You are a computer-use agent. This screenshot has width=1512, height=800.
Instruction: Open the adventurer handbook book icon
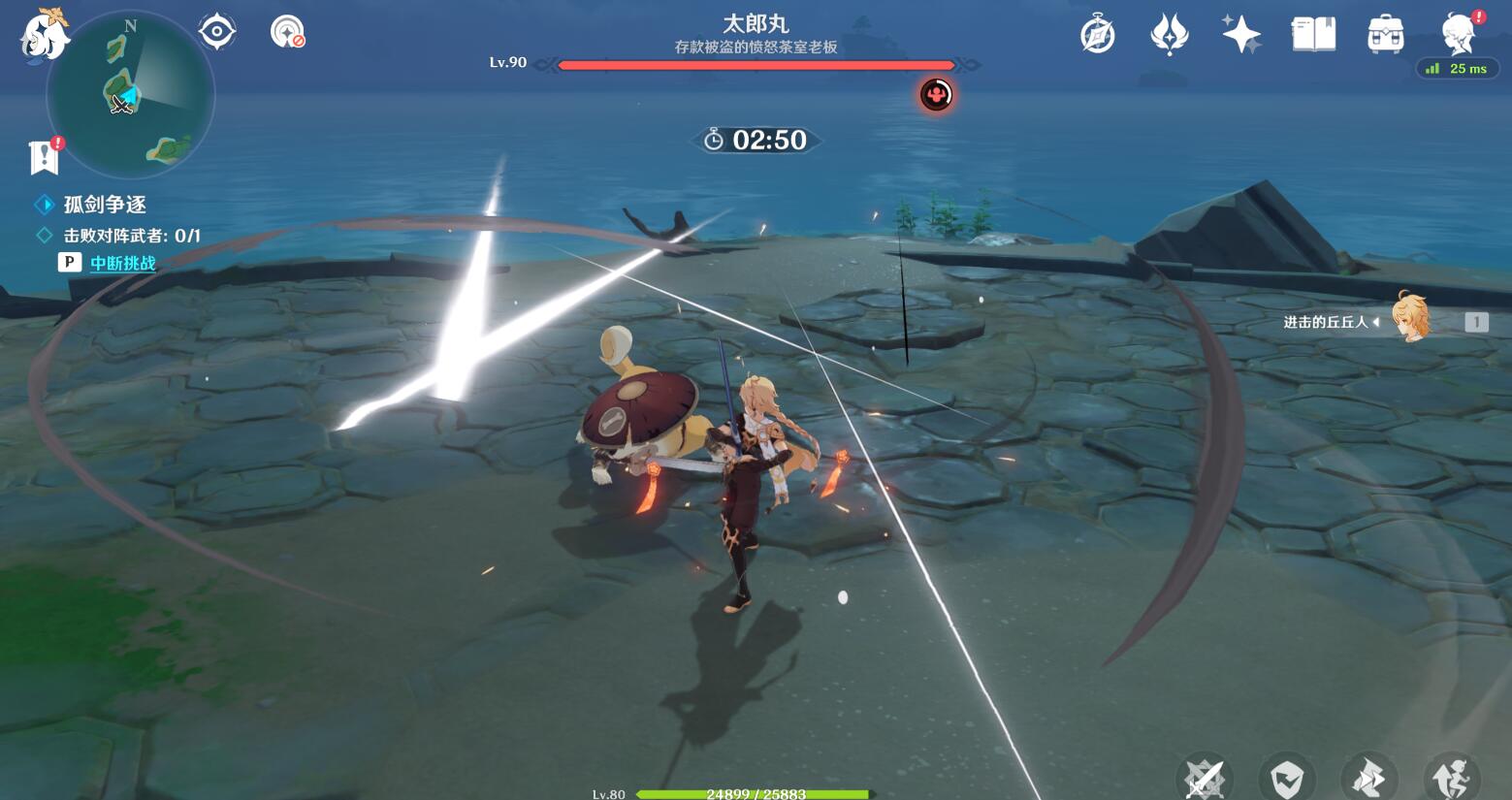(1313, 34)
